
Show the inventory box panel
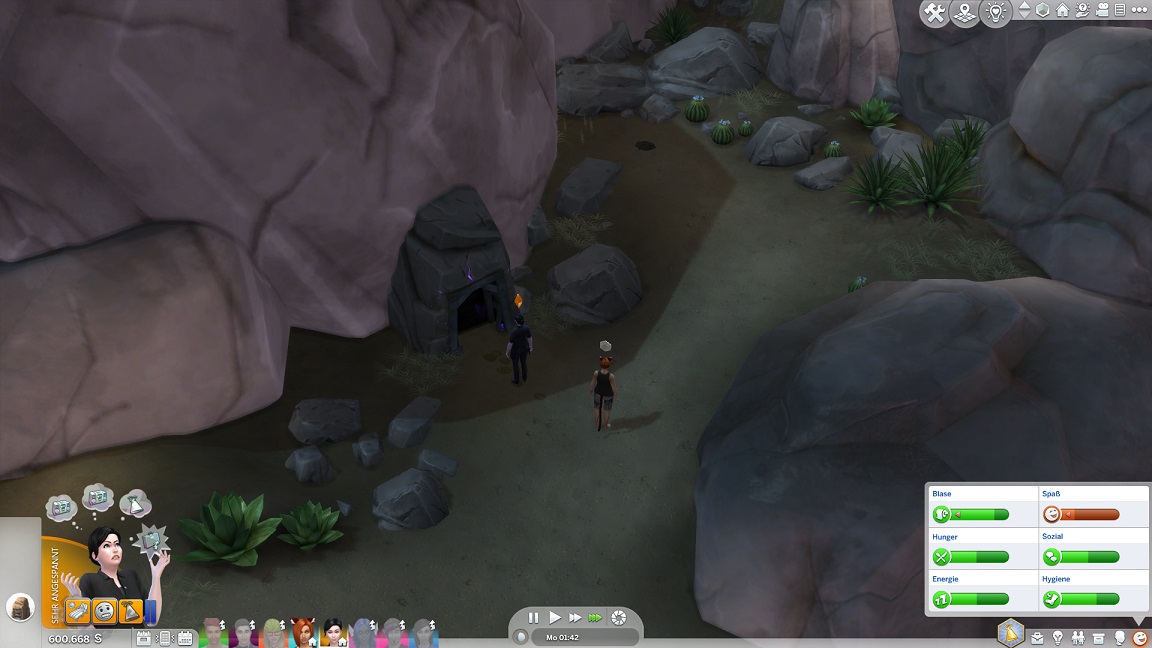coord(1099,637)
